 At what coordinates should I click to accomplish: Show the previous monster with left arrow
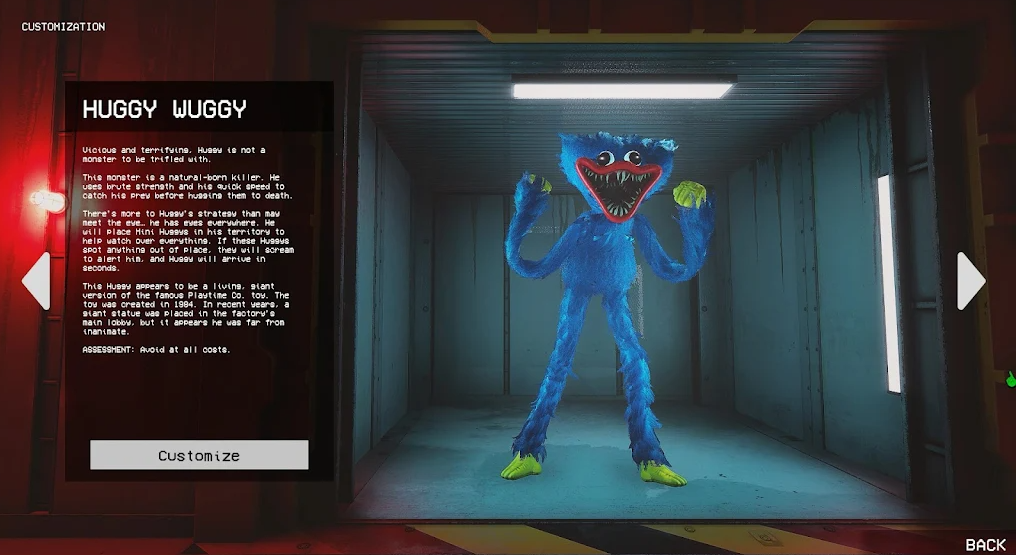pos(36,281)
